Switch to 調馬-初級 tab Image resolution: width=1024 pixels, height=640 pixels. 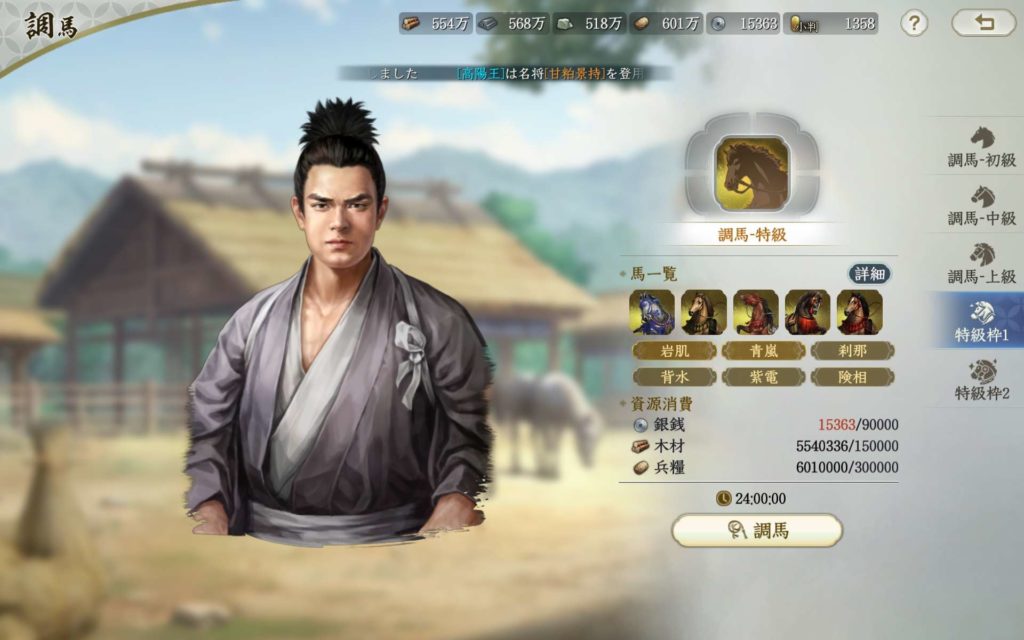981,146
